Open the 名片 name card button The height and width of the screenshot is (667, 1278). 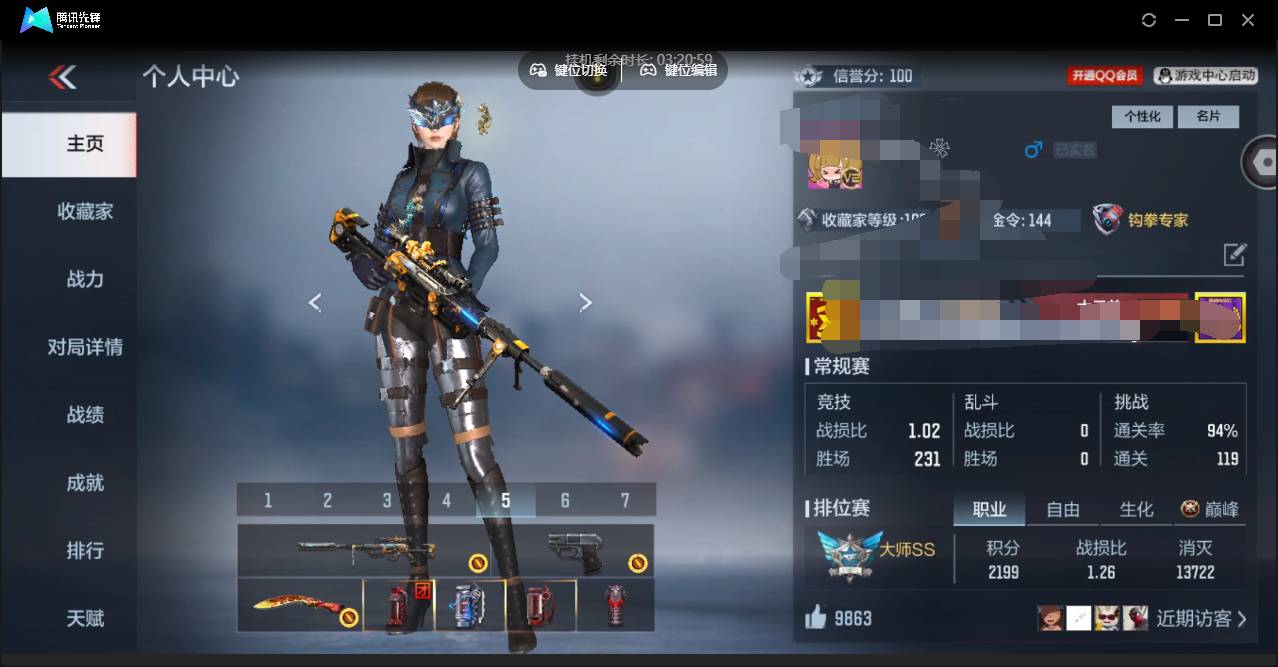click(x=1208, y=116)
